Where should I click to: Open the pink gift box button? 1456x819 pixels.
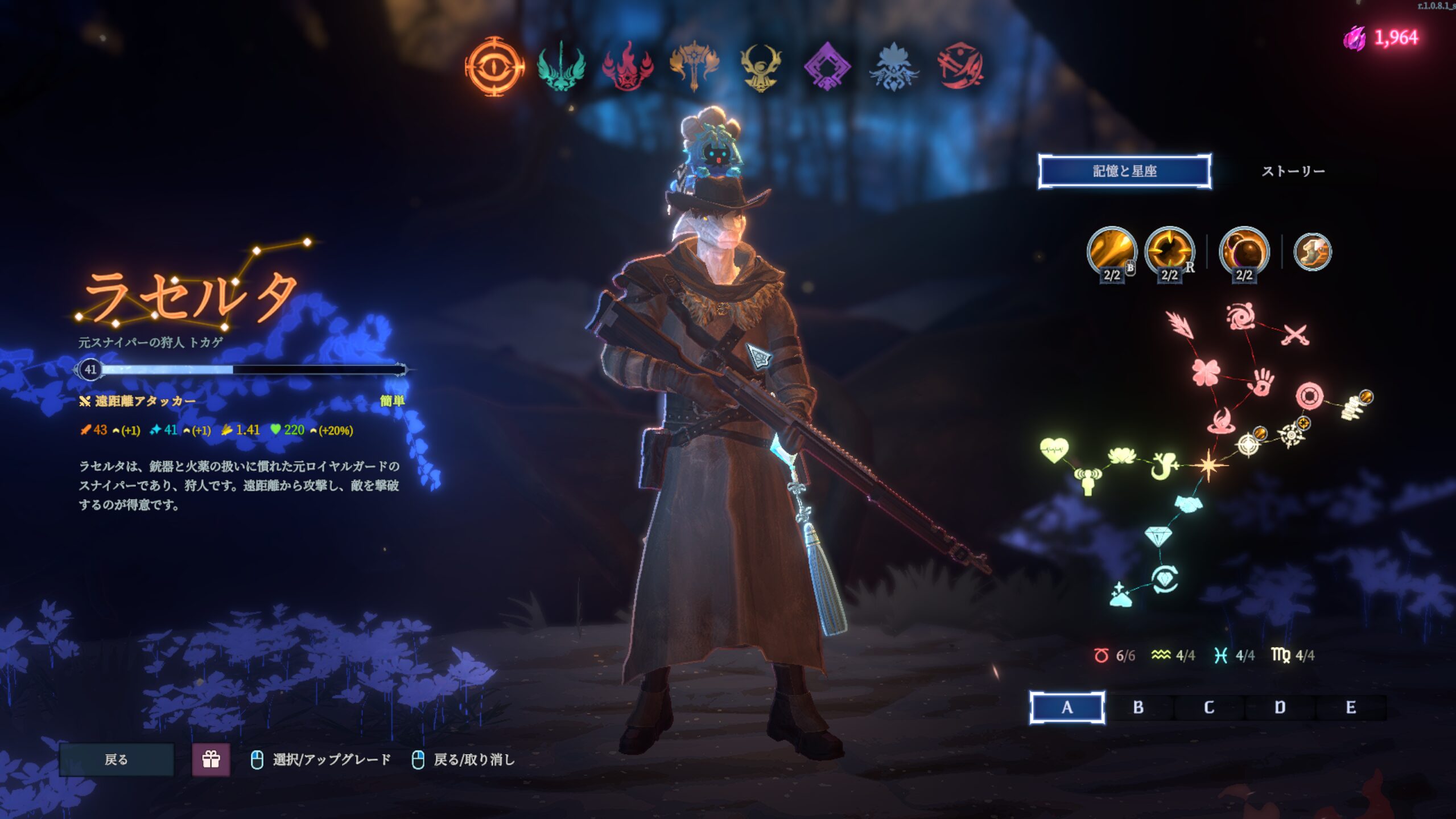pyautogui.click(x=211, y=759)
